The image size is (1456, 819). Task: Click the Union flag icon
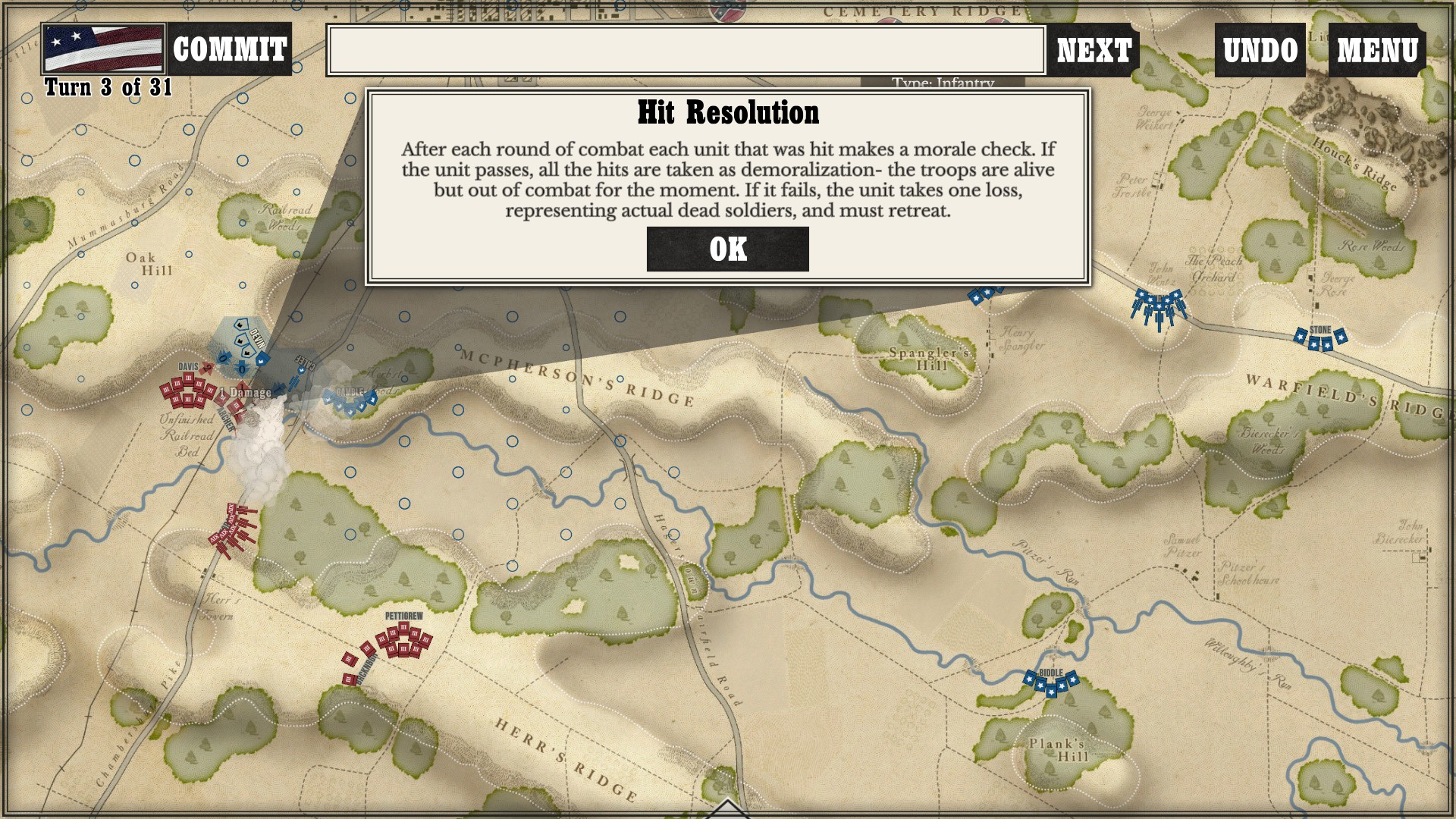(103, 49)
